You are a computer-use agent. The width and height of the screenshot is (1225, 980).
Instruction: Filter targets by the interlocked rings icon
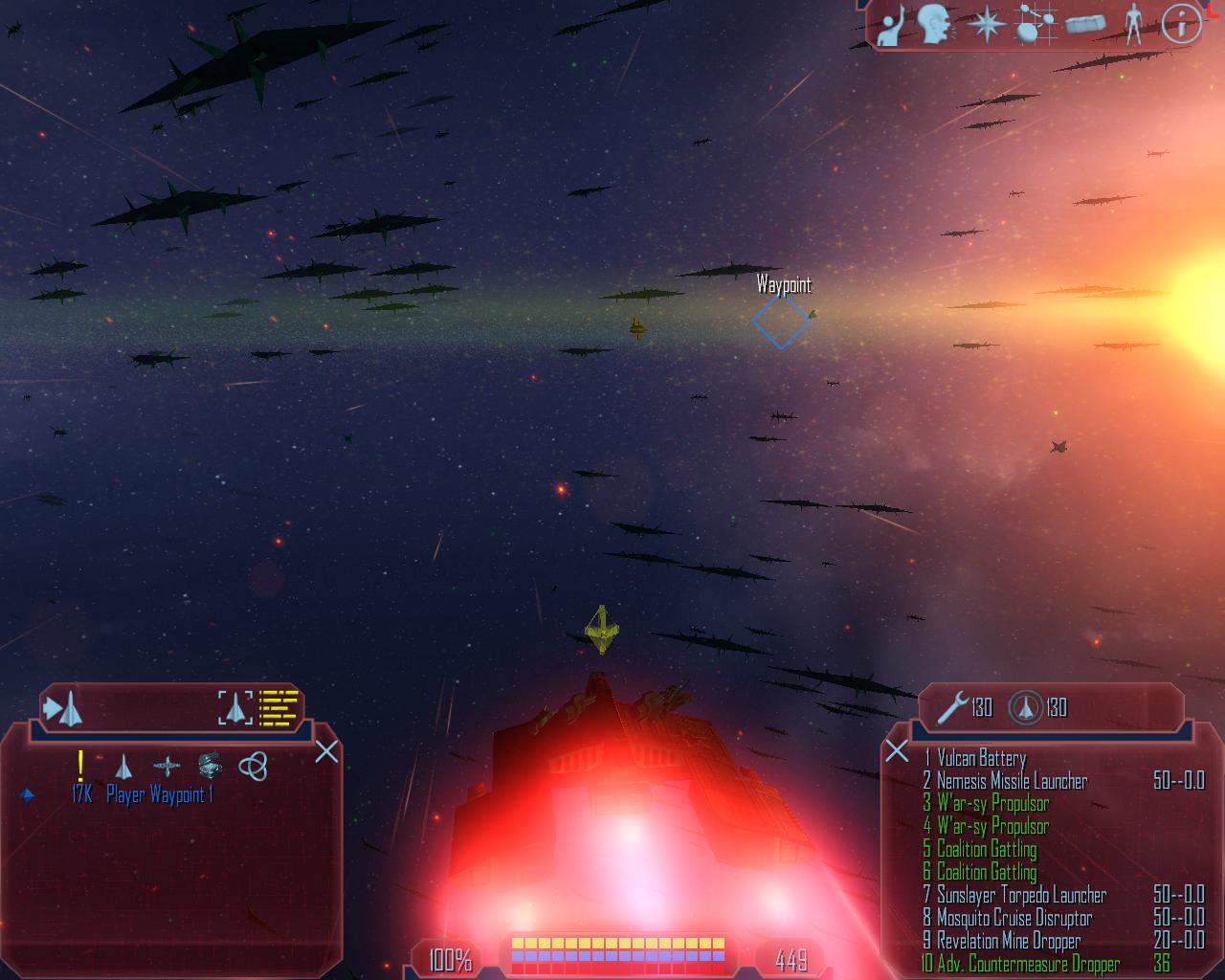point(253,766)
